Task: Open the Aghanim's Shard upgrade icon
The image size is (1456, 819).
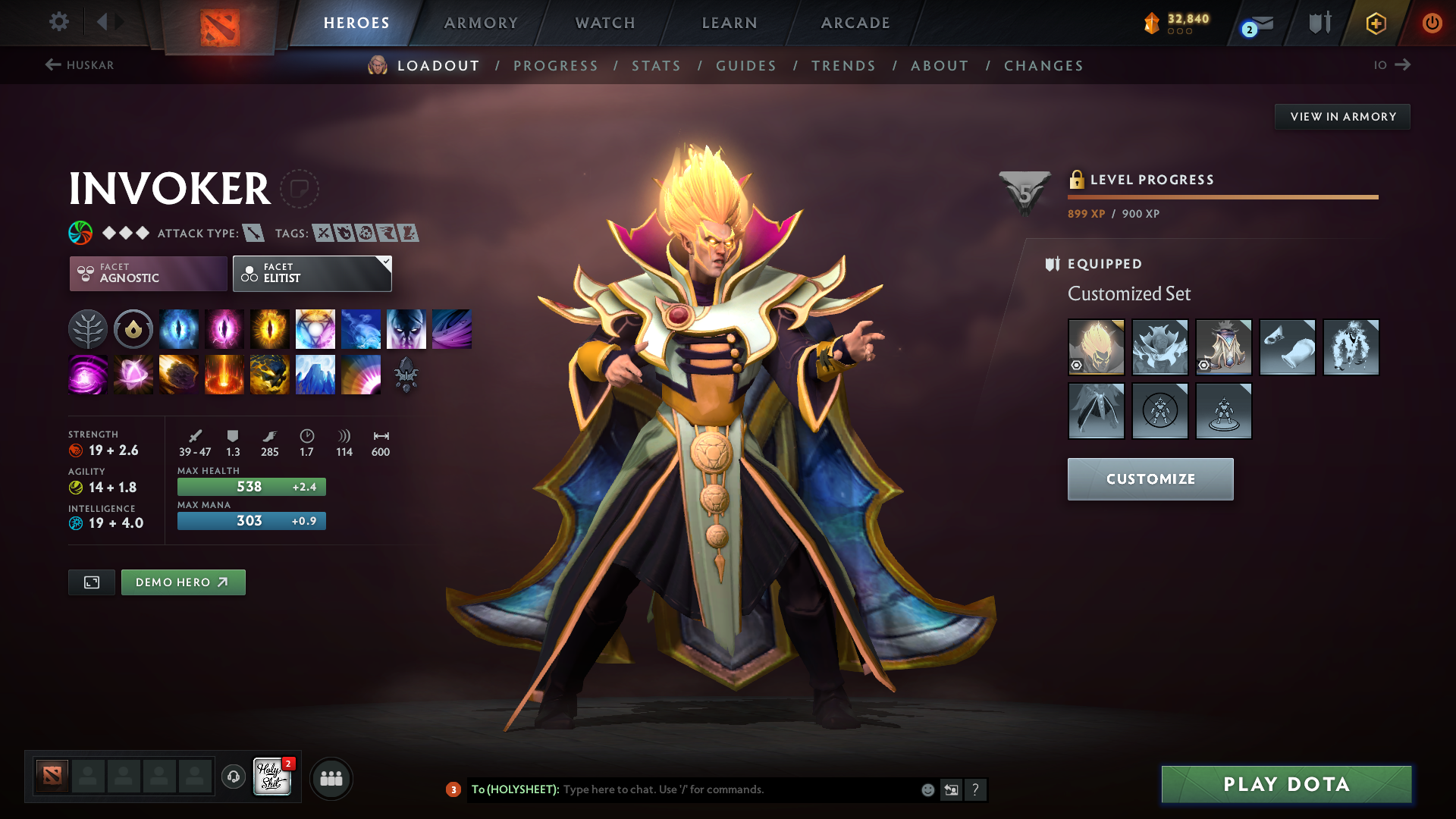Action: coord(406,374)
